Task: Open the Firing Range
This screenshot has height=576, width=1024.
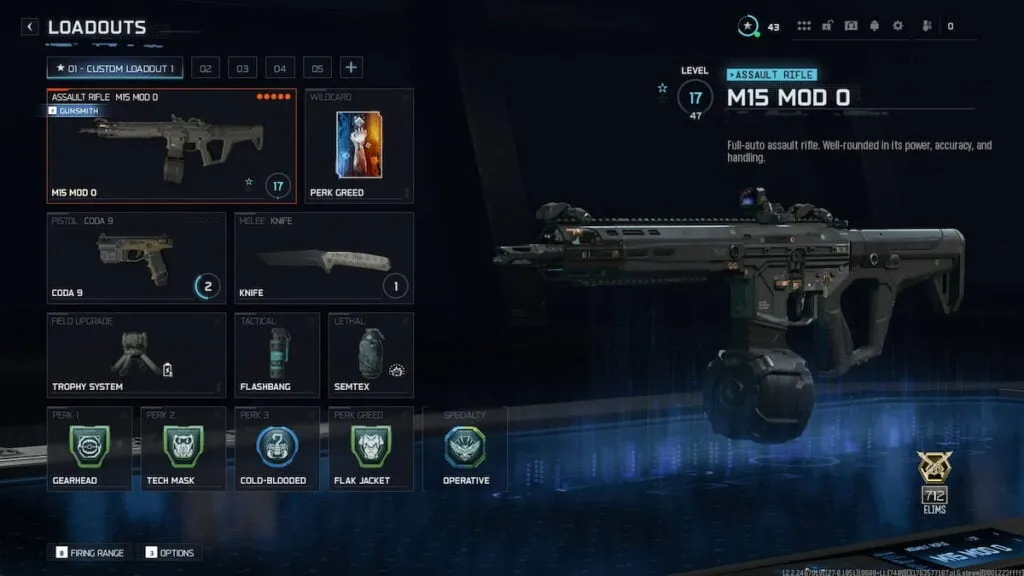Action: (90, 552)
